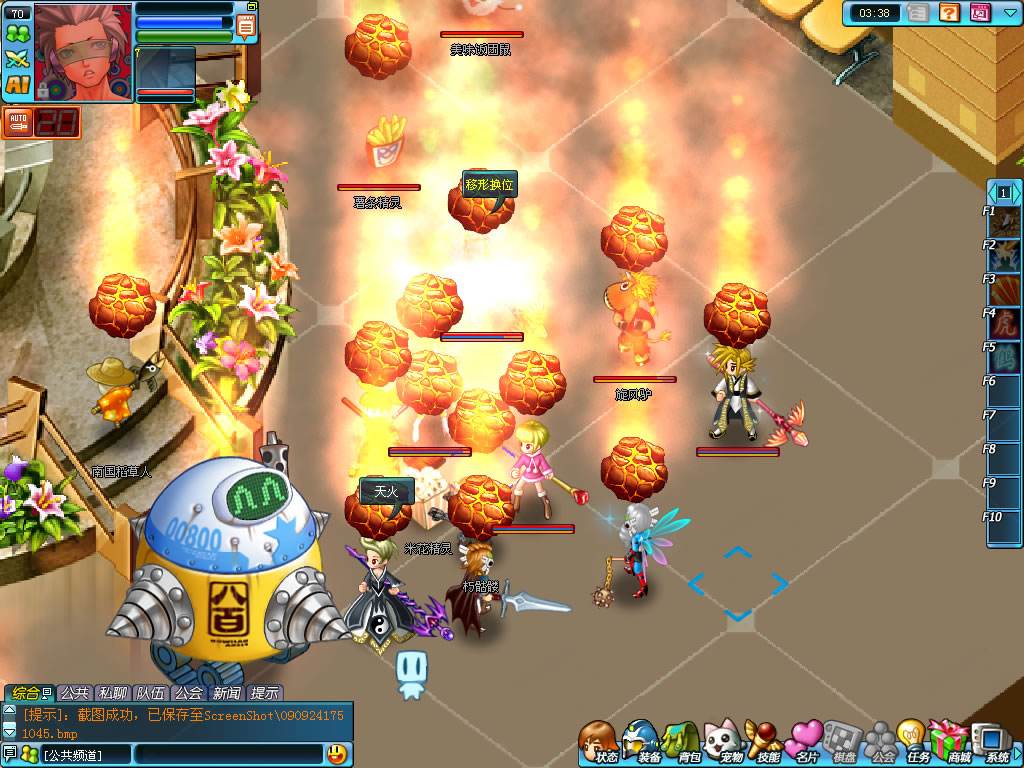
Task: Switch to the 私聊 private chat tab
Action: [112, 693]
